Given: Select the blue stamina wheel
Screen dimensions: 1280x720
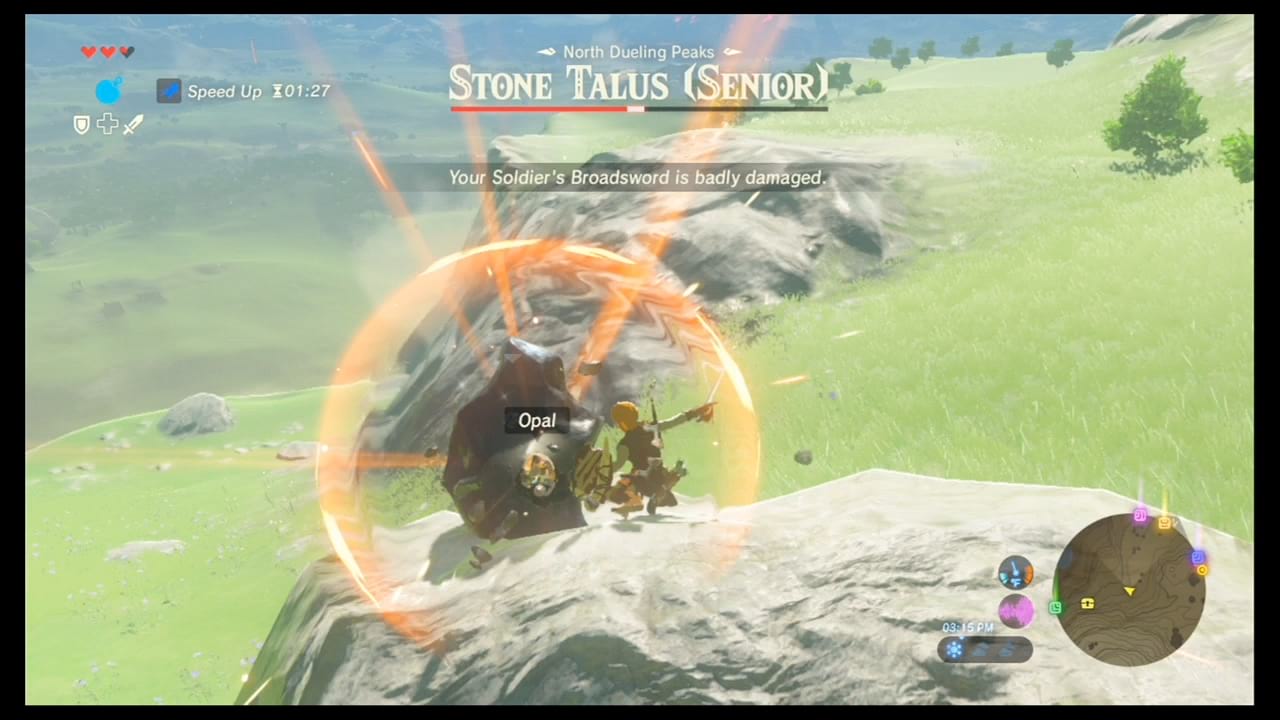Looking at the screenshot, I should tap(108, 91).
